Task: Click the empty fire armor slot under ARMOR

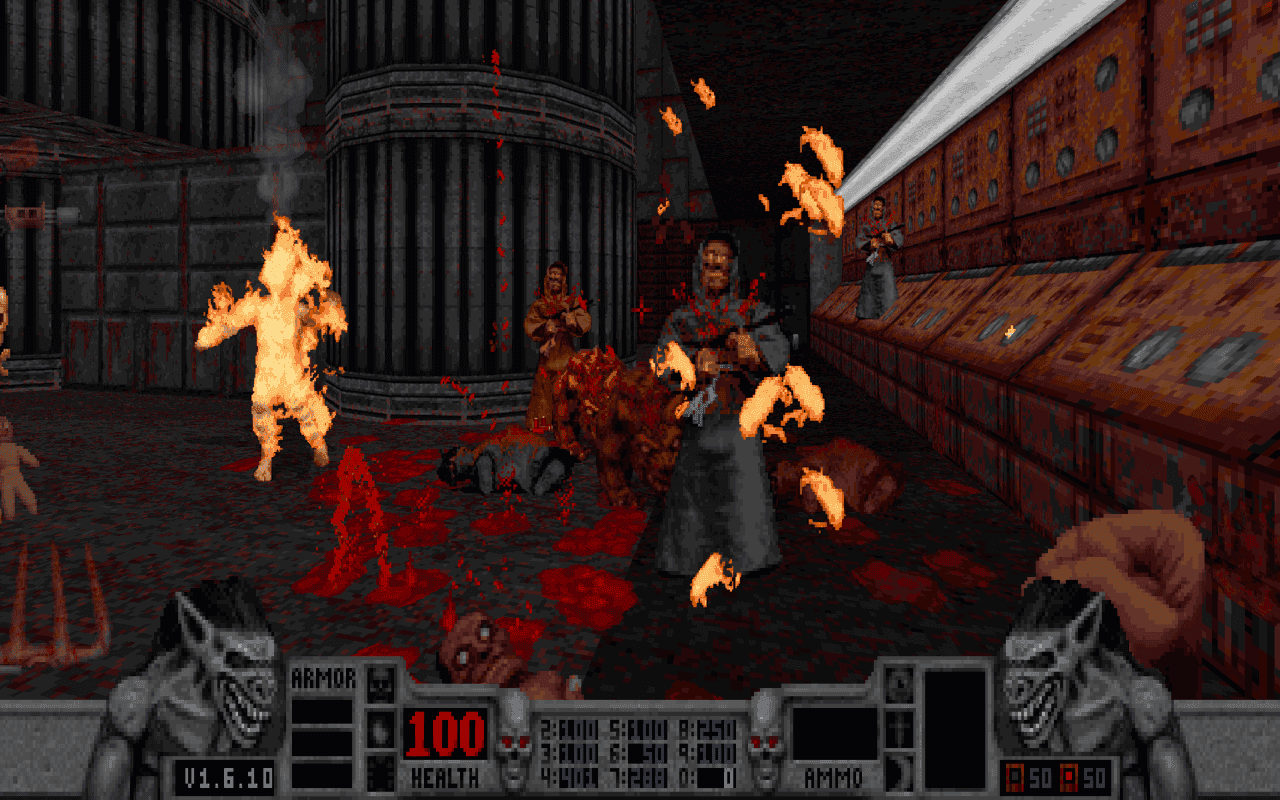Action: [322, 712]
